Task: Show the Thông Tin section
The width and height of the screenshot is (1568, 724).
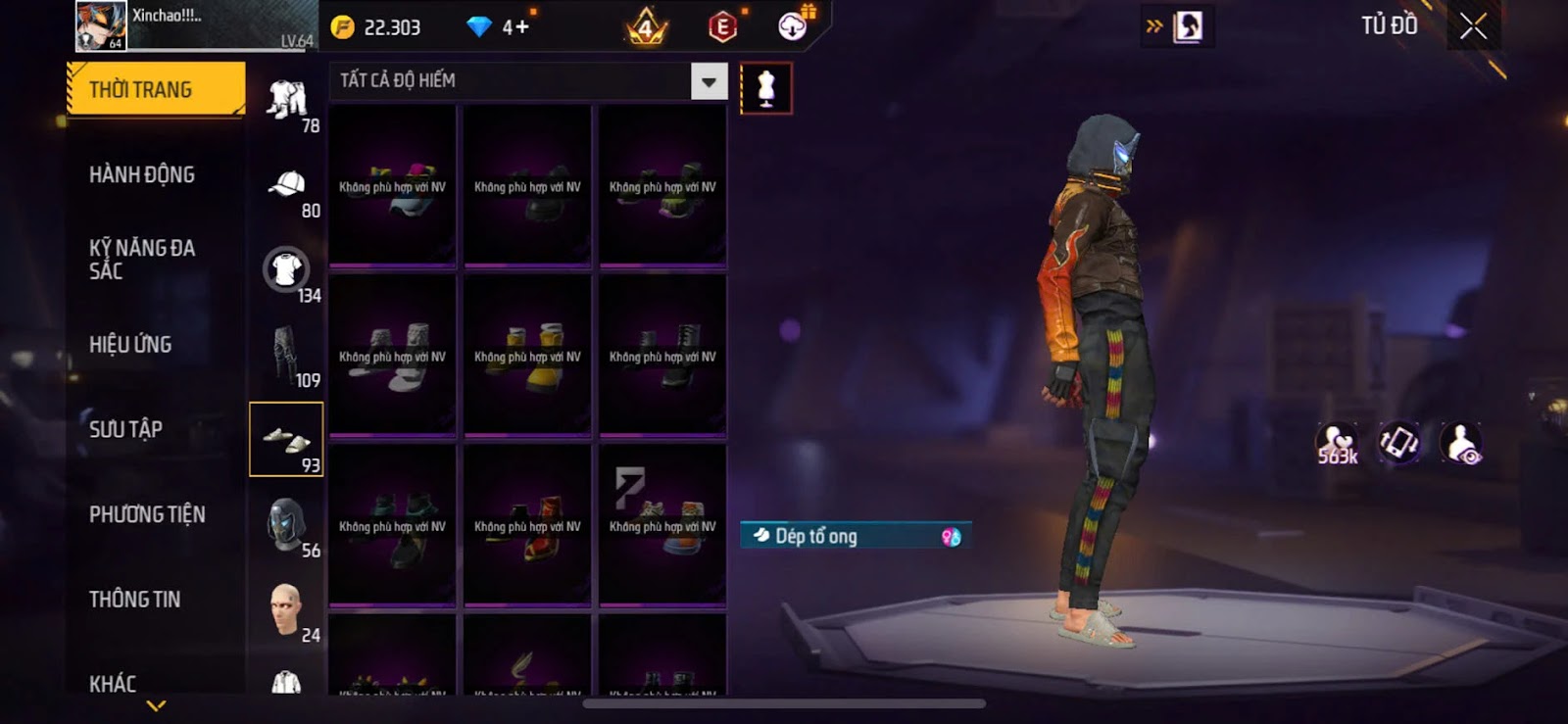Action: coord(134,600)
